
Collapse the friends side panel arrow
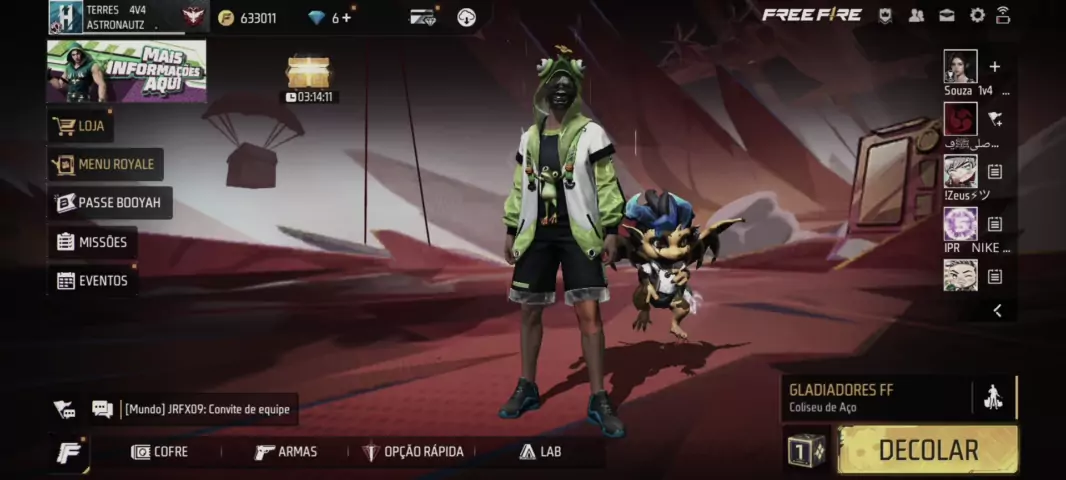tap(997, 311)
